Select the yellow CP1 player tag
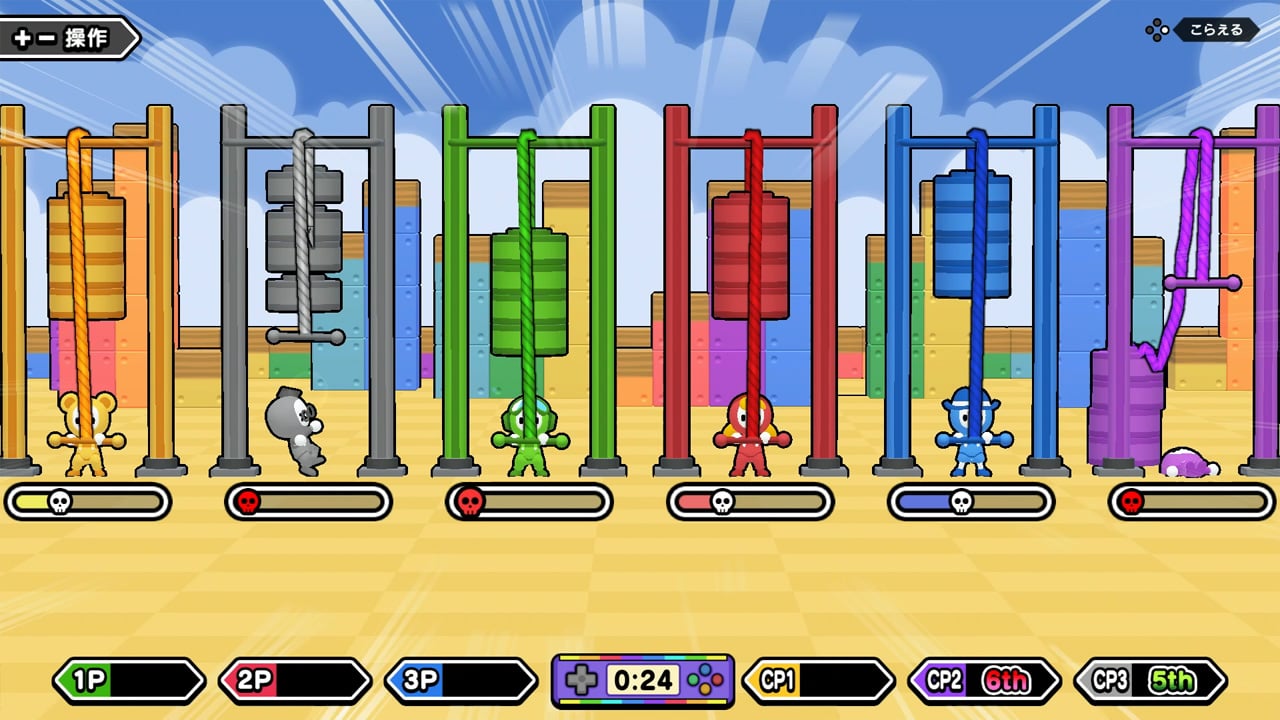 point(818,681)
